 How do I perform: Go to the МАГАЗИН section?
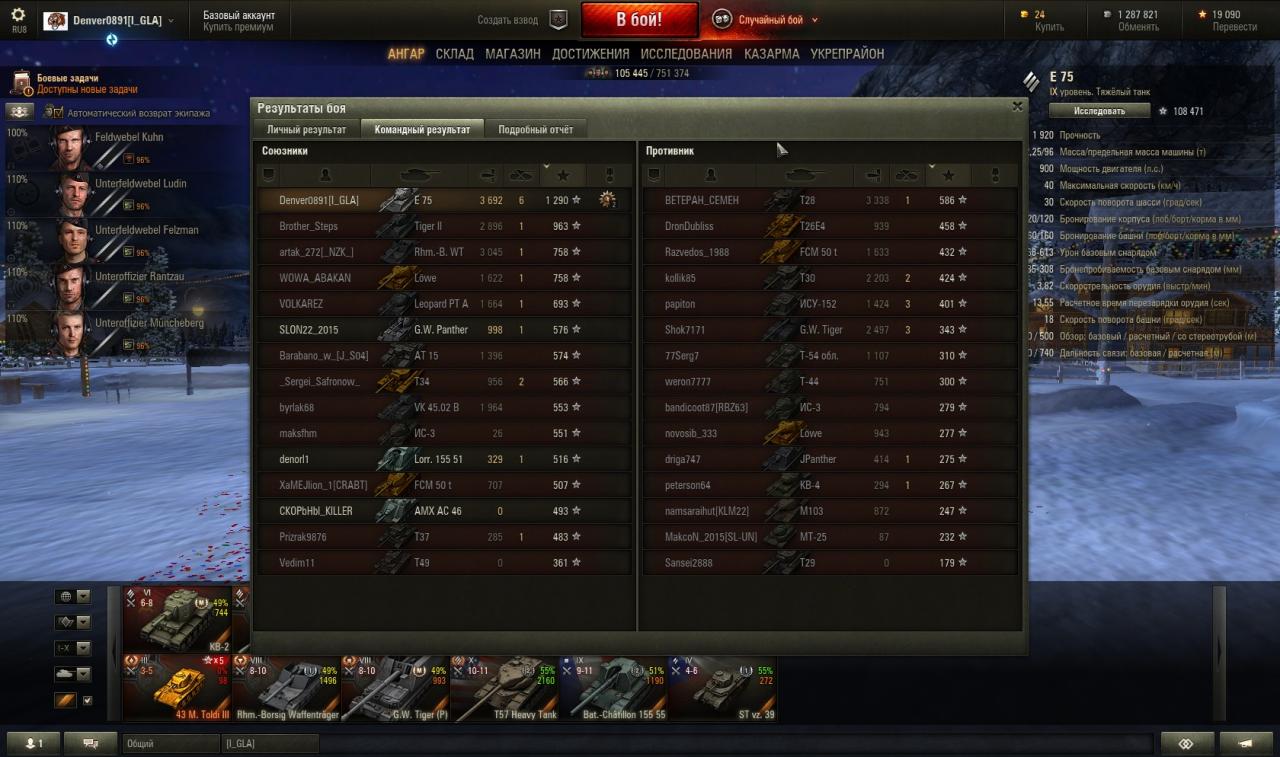click(513, 54)
